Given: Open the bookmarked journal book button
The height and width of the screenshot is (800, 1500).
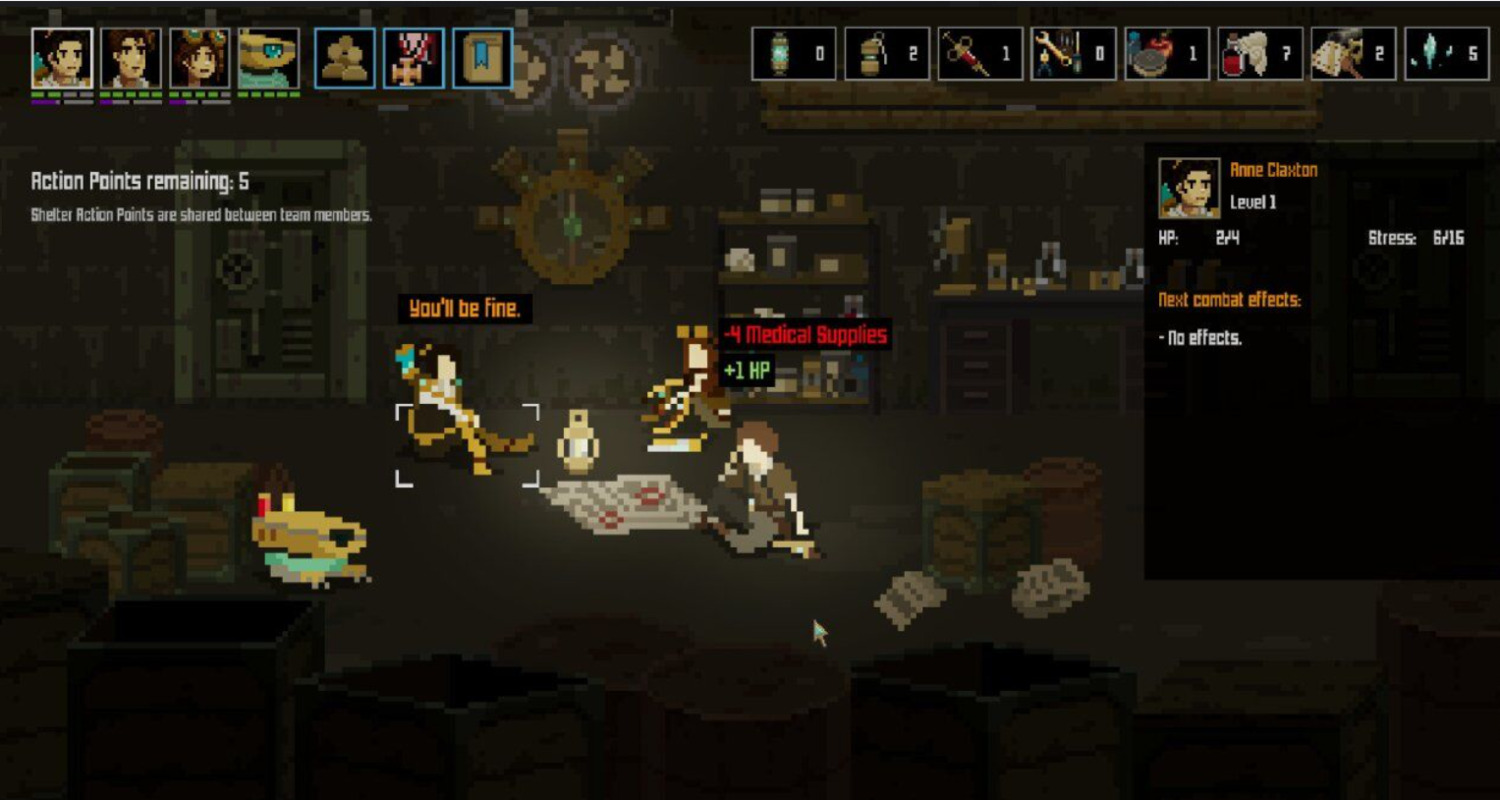Looking at the screenshot, I should (x=483, y=58).
